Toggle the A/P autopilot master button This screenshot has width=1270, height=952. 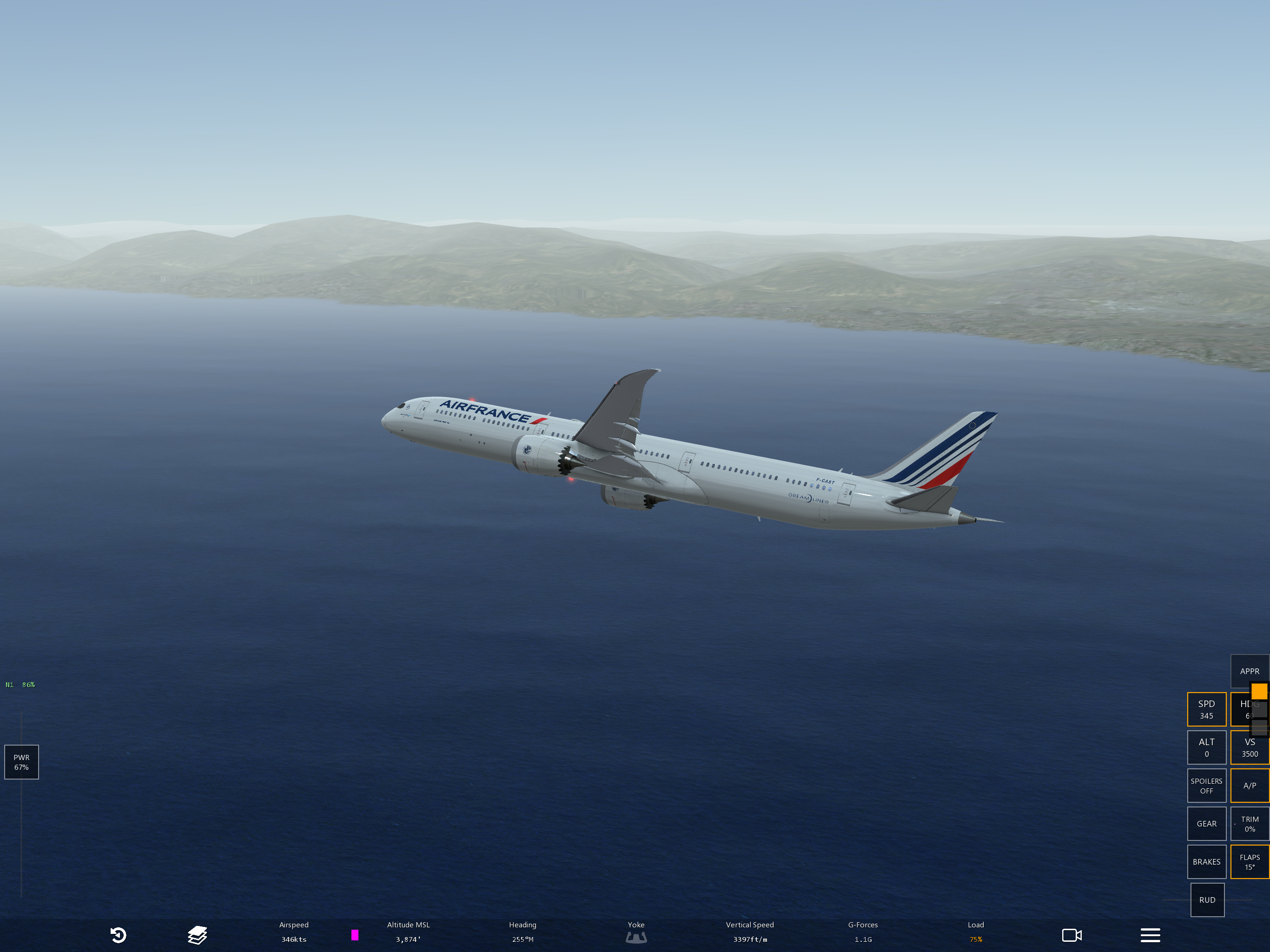click(1250, 786)
